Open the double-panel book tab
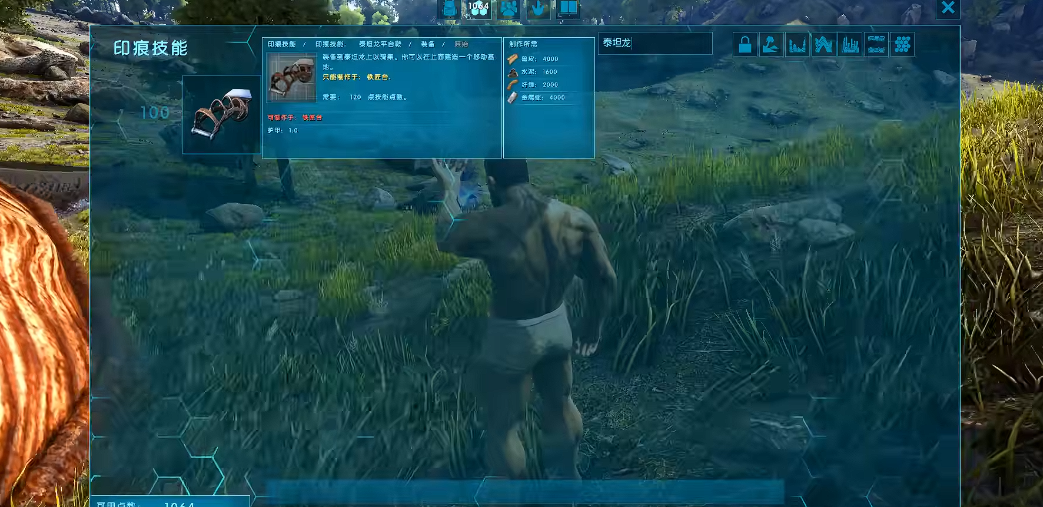 pos(567,8)
